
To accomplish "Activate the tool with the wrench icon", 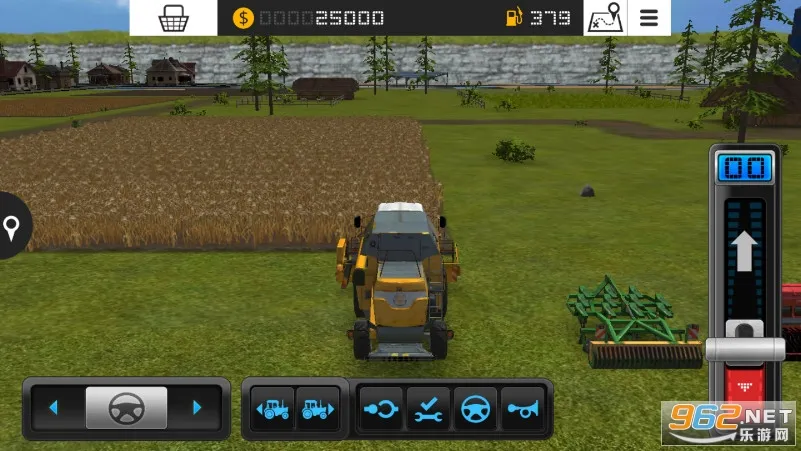I will (x=428, y=408).
